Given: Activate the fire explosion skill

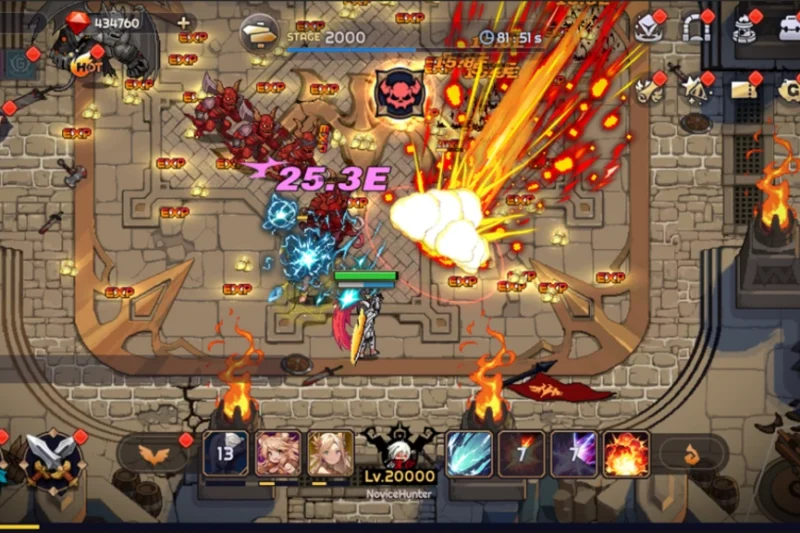Looking at the screenshot, I should point(626,454).
